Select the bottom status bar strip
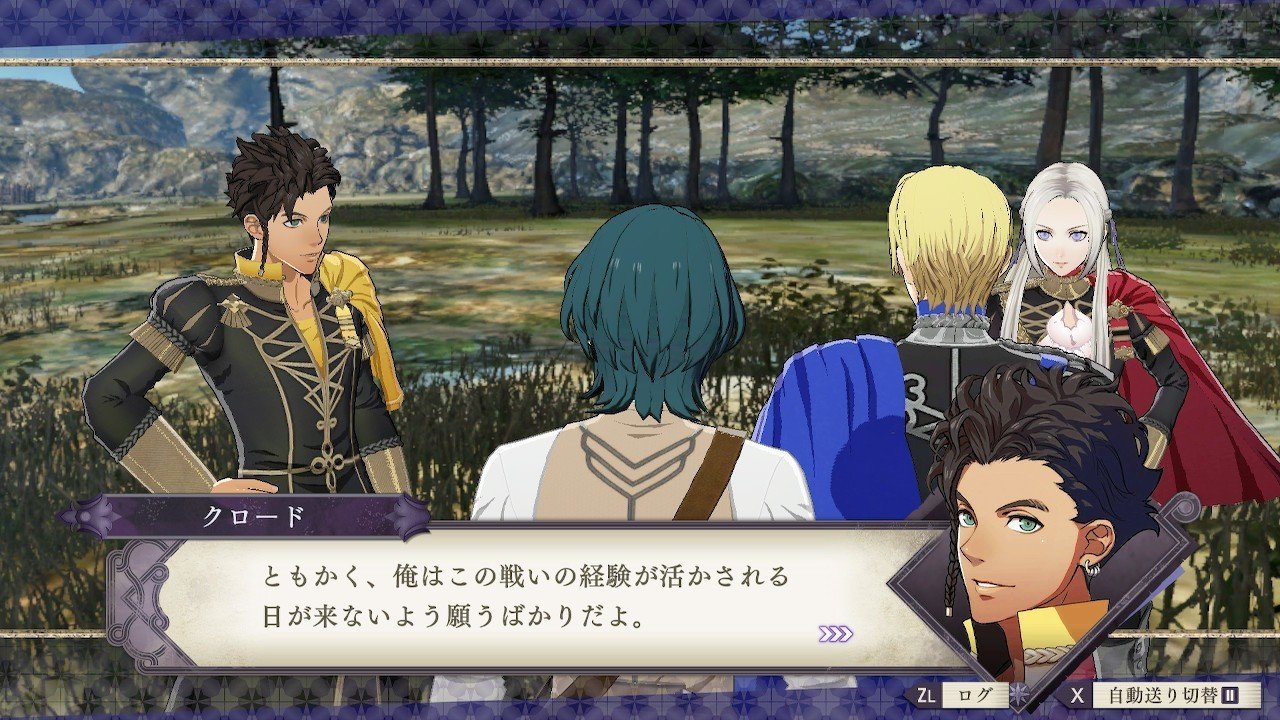The height and width of the screenshot is (720, 1280). [x=640, y=700]
